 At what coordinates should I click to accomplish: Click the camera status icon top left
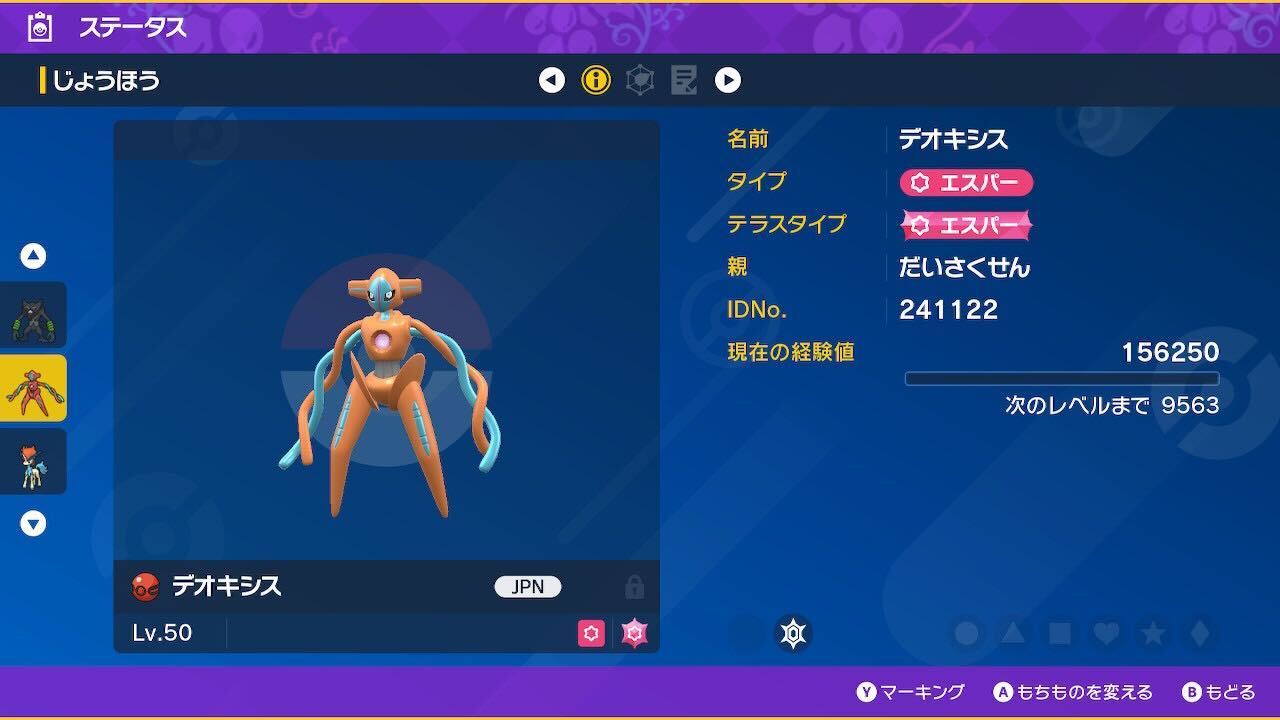point(40,27)
